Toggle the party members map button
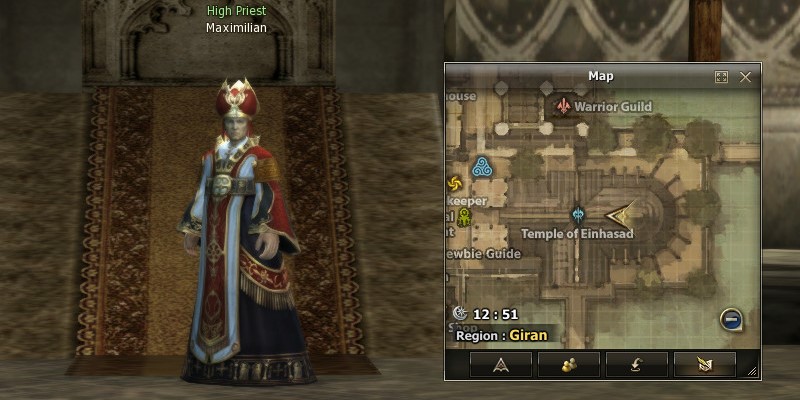 568,364
